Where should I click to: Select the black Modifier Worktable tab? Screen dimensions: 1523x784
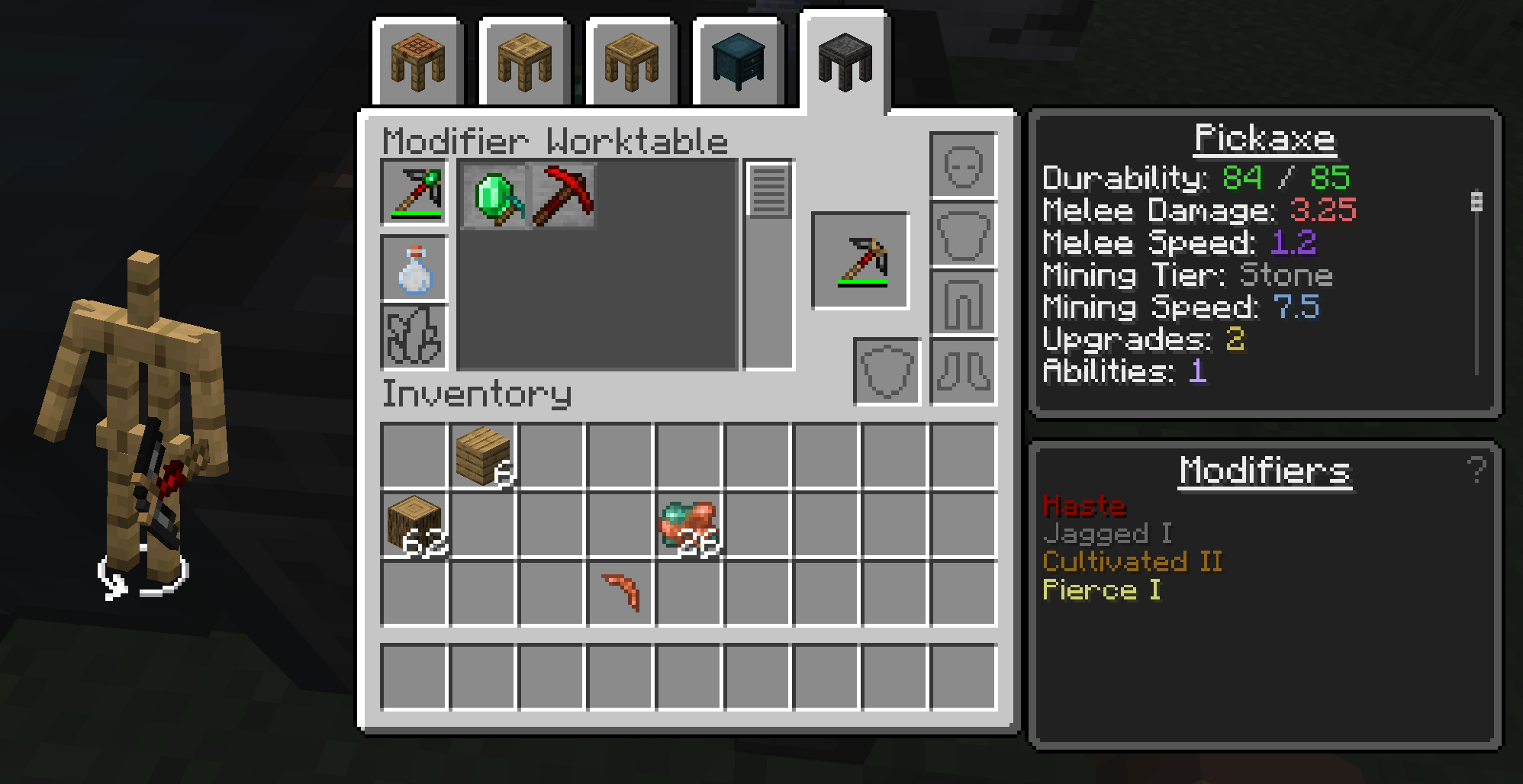click(x=844, y=63)
